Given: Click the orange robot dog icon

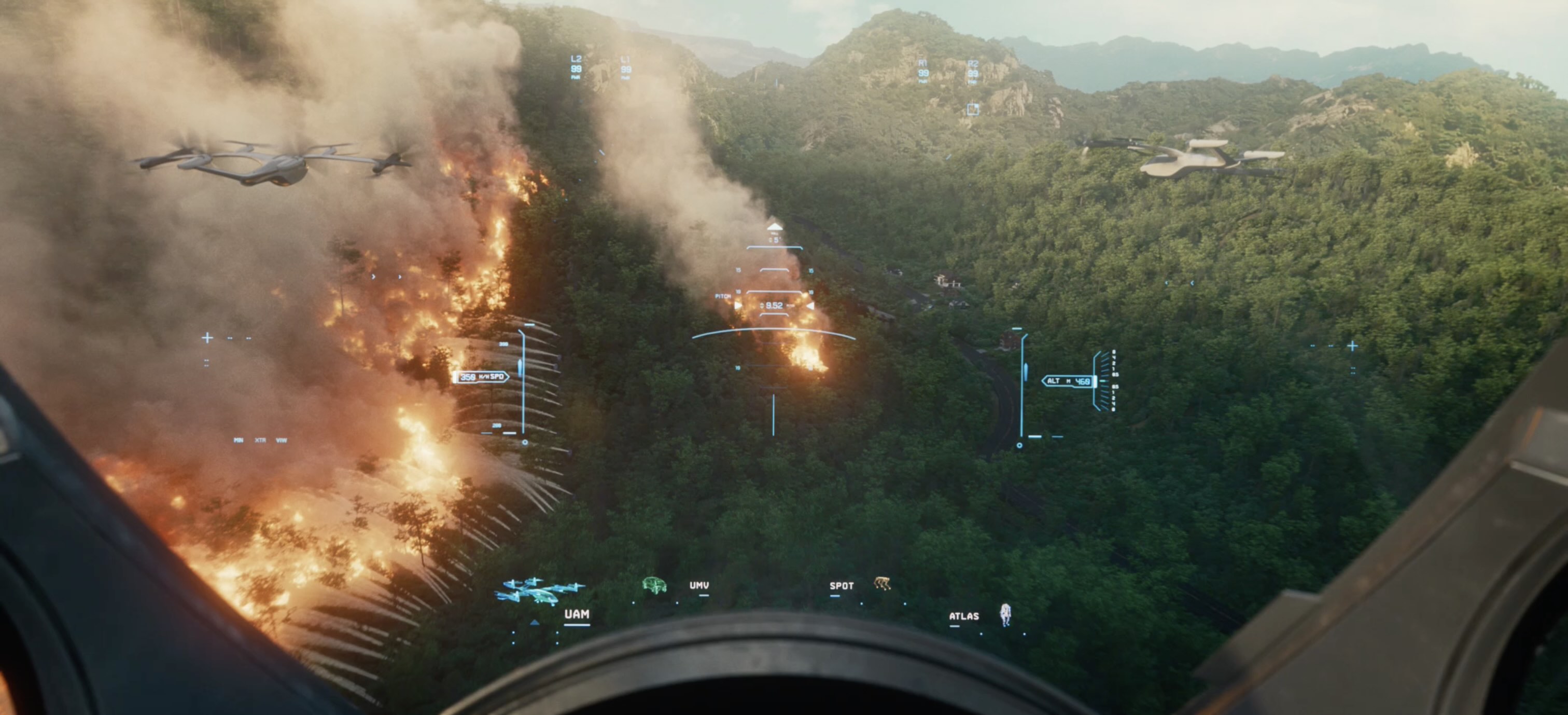Looking at the screenshot, I should coord(882,583).
